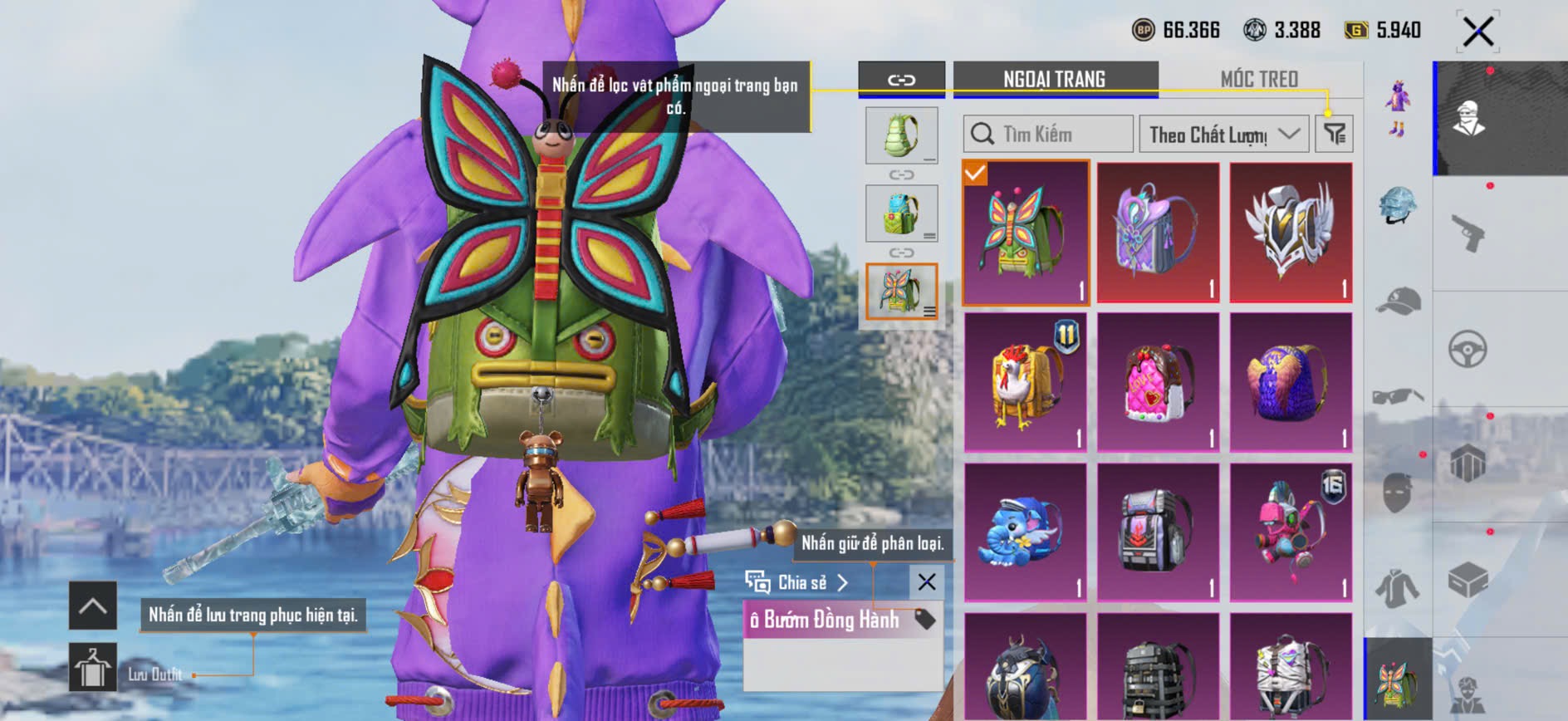Dismiss the item name popup
Screen dimensions: 1568x721
pyautogui.click(x=927, y=582)
